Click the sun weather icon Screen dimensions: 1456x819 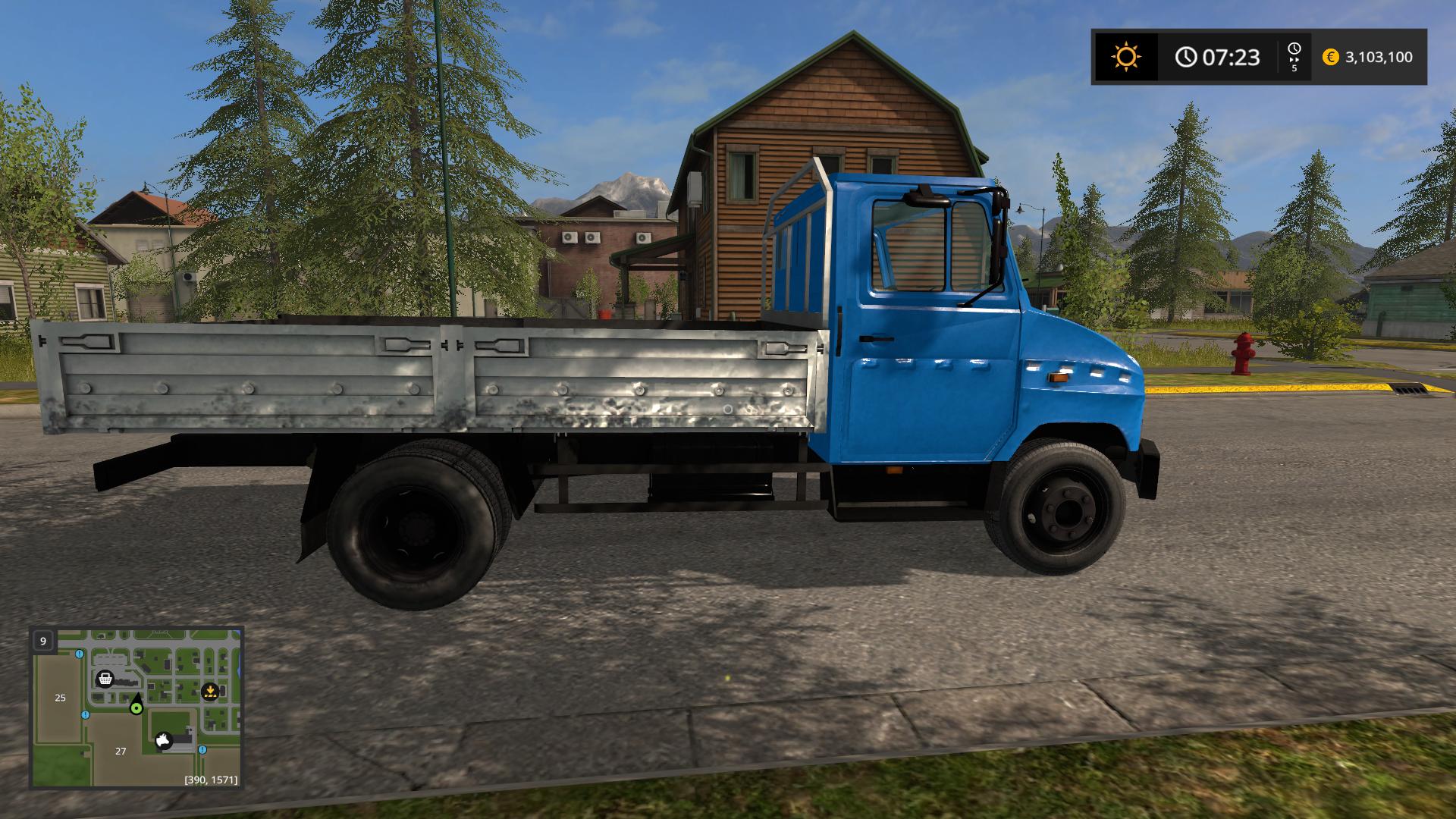pos(1125,57)
